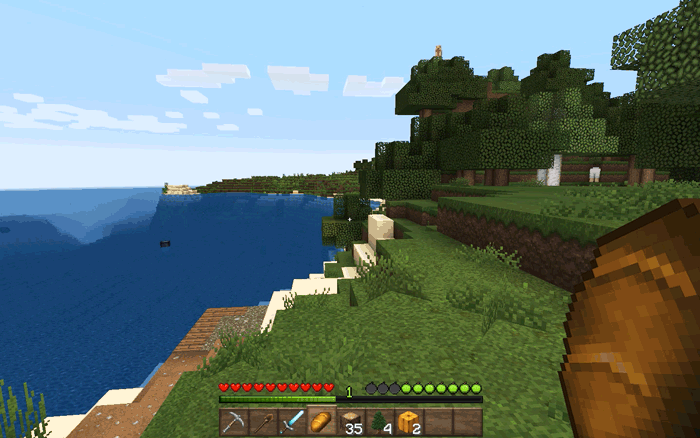The image size is (700, 438).
Task: Select the iron pickaxe hotbar slot
Action: [233, 421]
